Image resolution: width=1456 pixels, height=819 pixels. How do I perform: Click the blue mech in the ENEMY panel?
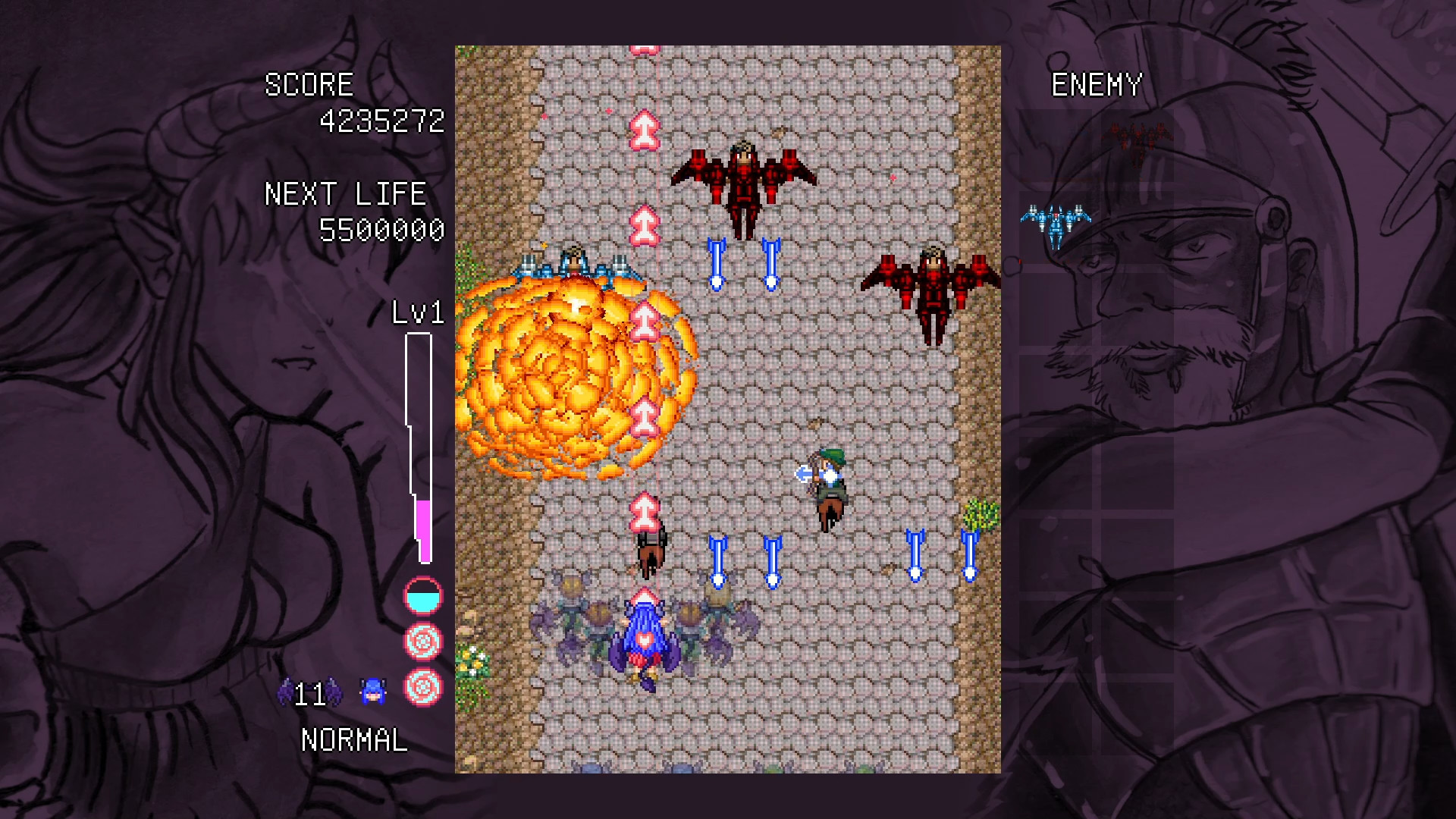point(1057,224)
